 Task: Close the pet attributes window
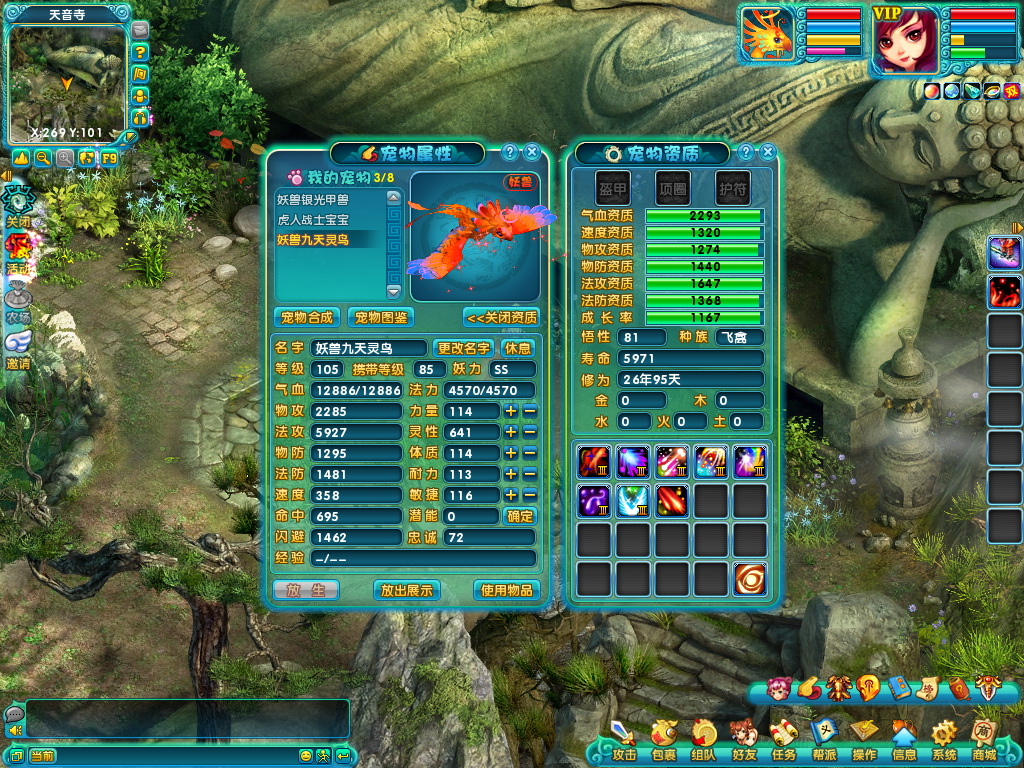click(532, 152)
